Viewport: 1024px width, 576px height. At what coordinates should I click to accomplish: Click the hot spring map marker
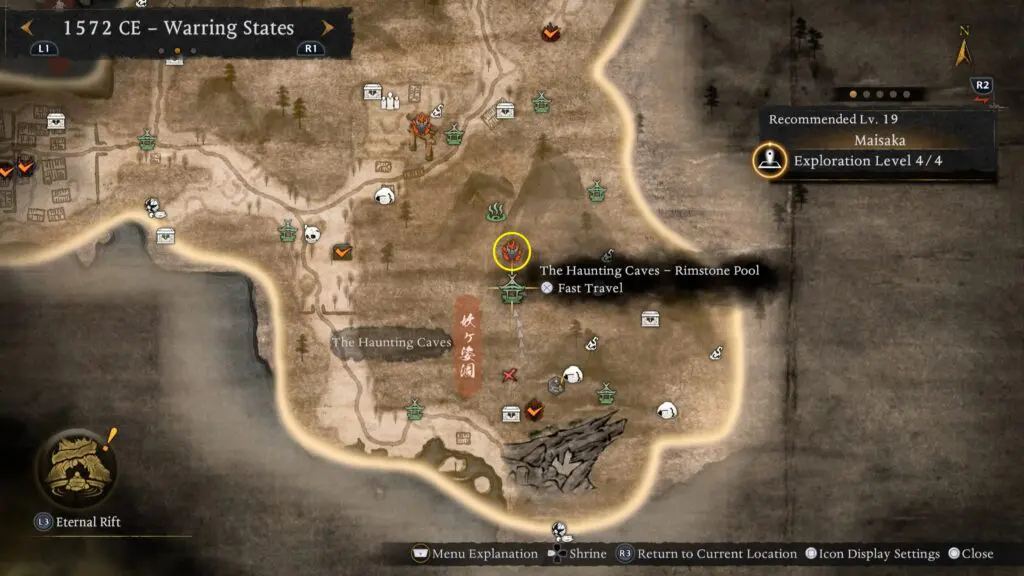pos(494,211)
